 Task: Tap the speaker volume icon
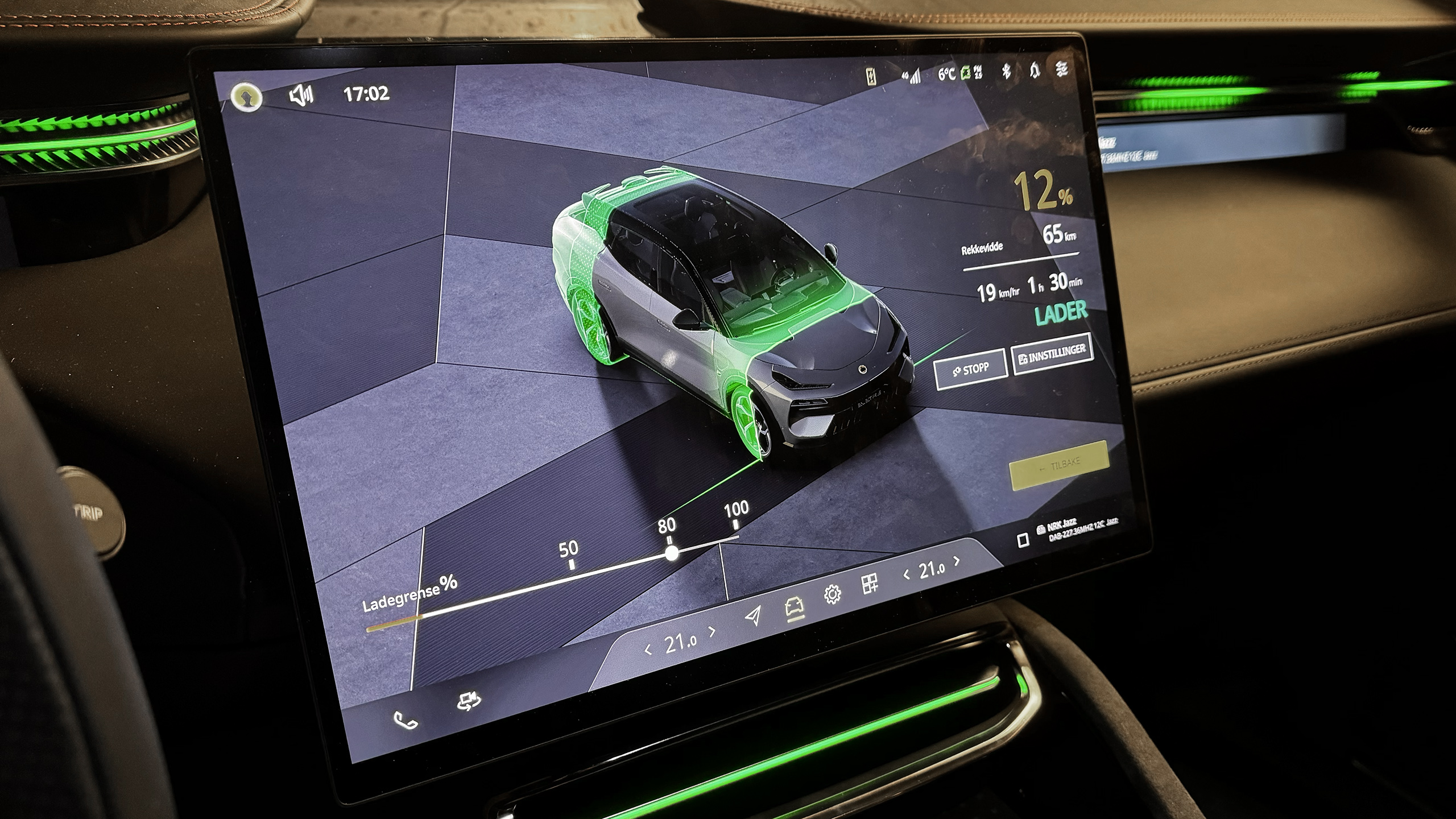(301, 95)
